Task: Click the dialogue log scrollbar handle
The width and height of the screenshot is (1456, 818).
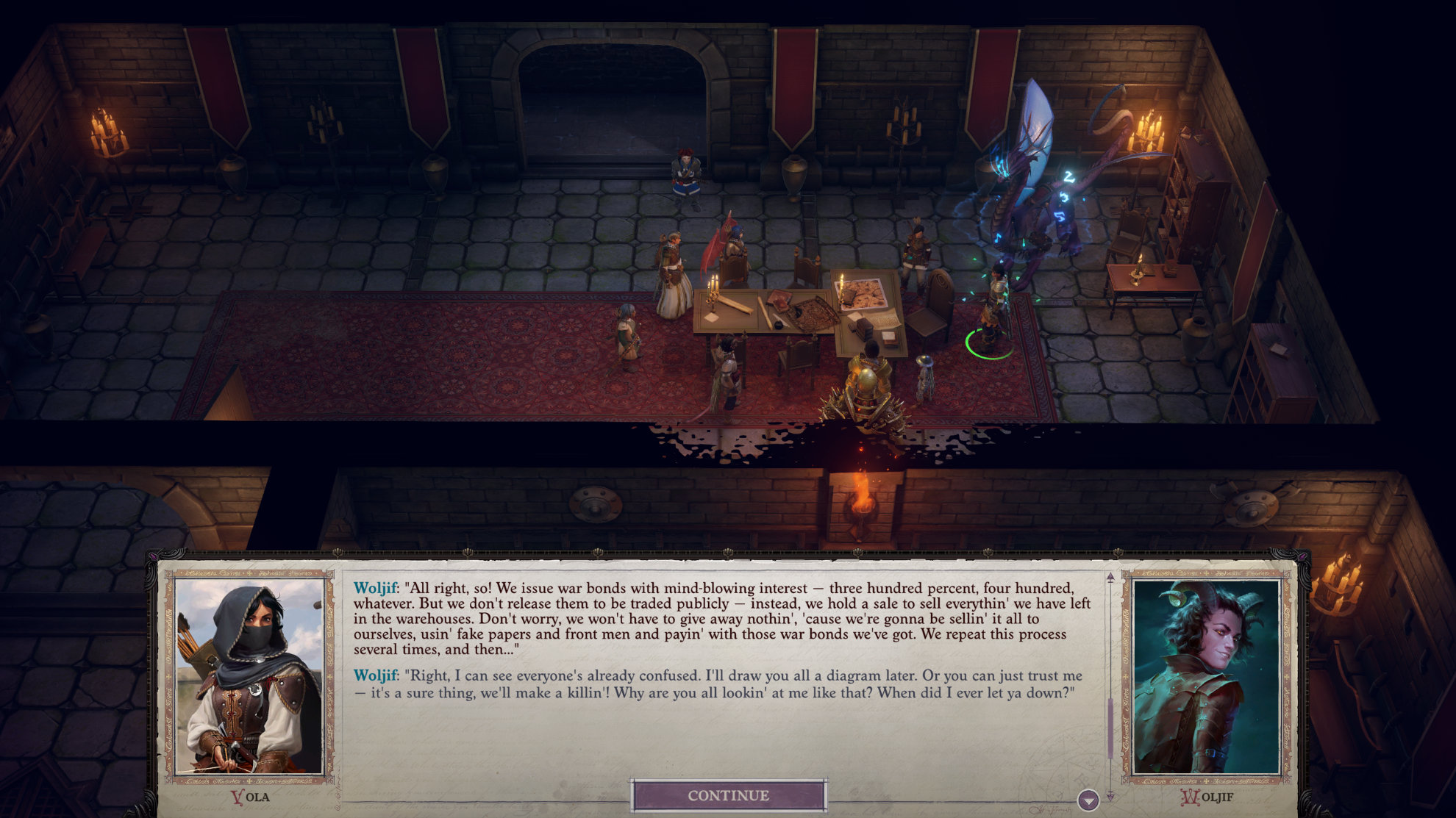Action: pyautogui.click(x=1110, y=728)
